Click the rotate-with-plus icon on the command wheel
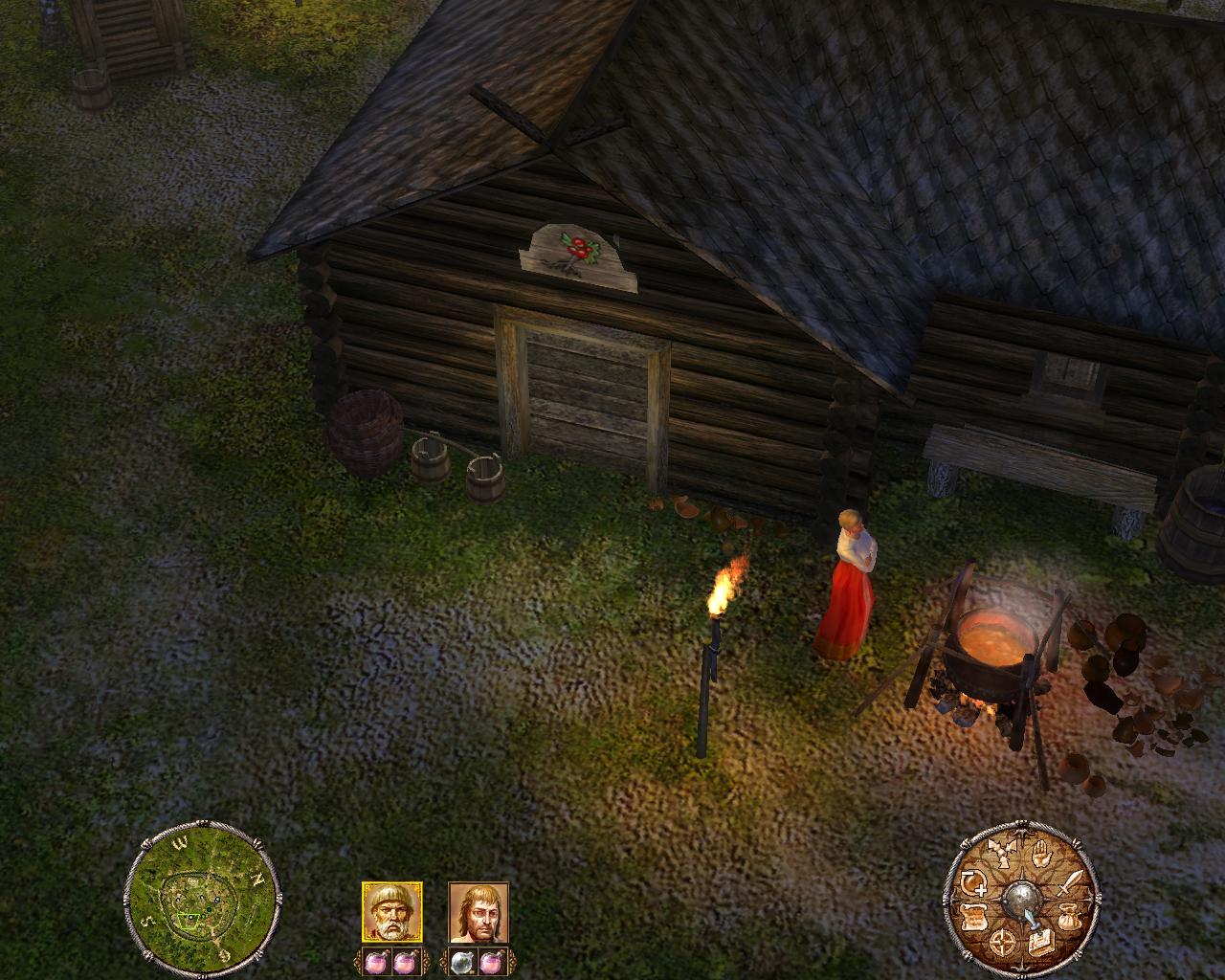The height and width of the screenshot is (980, 1225). coord(973,882)
